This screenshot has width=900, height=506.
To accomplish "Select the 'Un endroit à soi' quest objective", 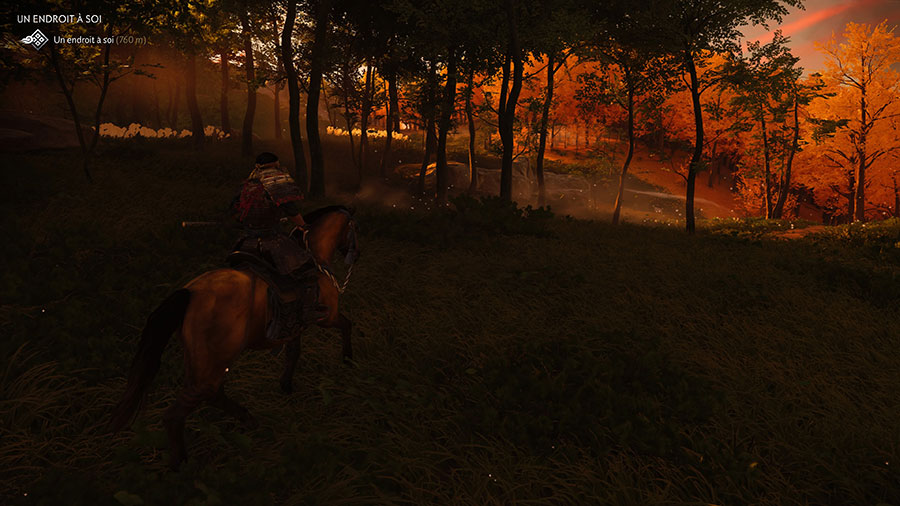I will (84, 39).
